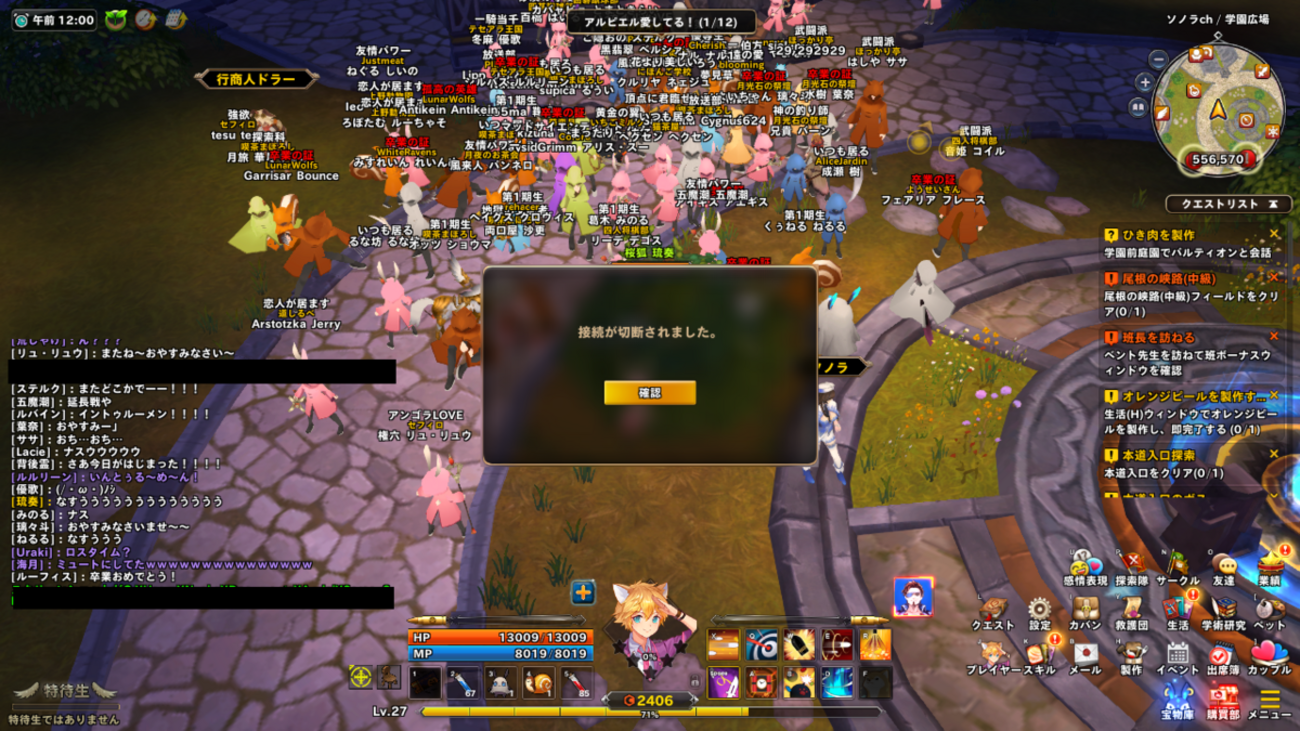Image resolution: width=1300 pixels, height=731 pixels.
Task: Open the 業績 achievements star icon
Action: click(x=1269, y=565)
